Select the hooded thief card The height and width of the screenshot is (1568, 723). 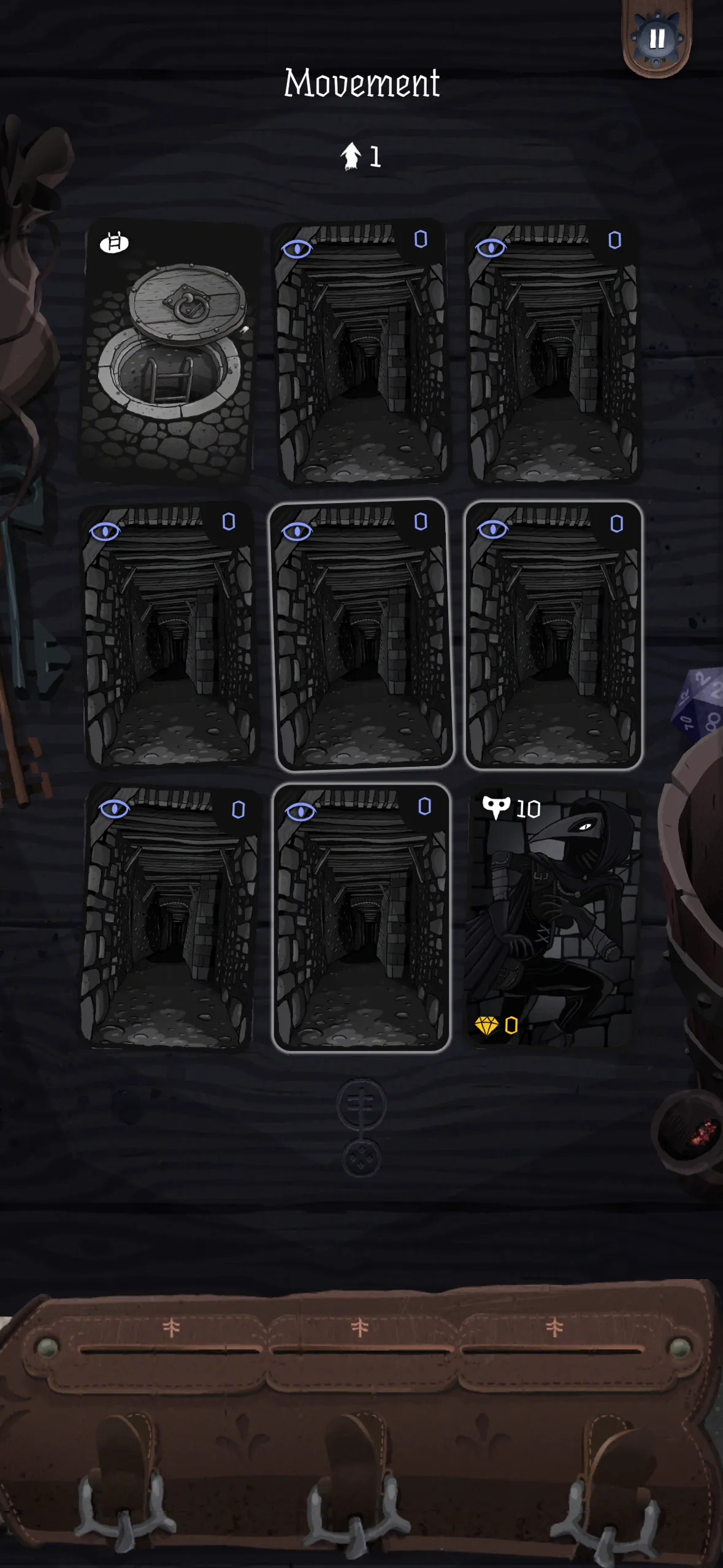coord(553,917)
